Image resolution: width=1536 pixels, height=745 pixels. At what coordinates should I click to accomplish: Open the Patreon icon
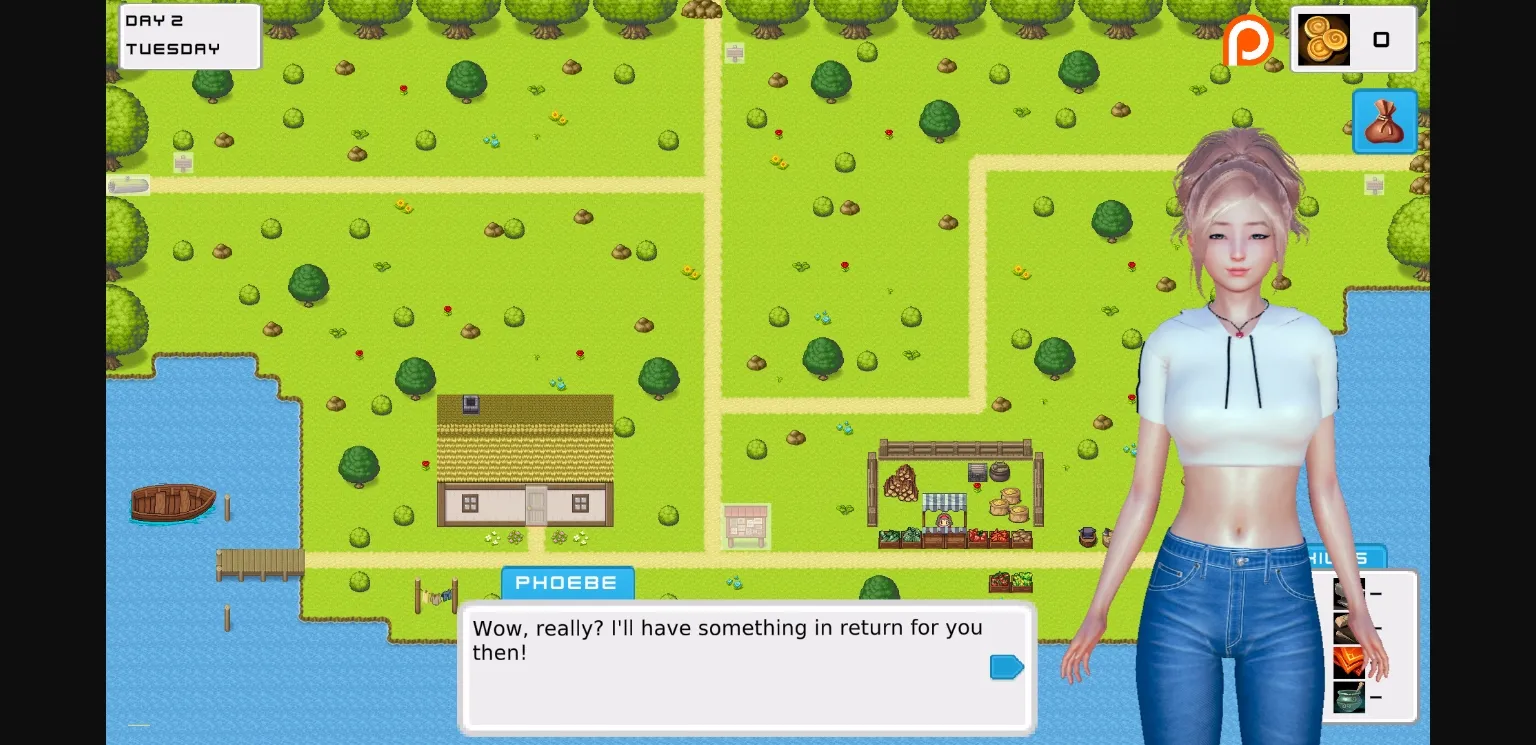1250,41
